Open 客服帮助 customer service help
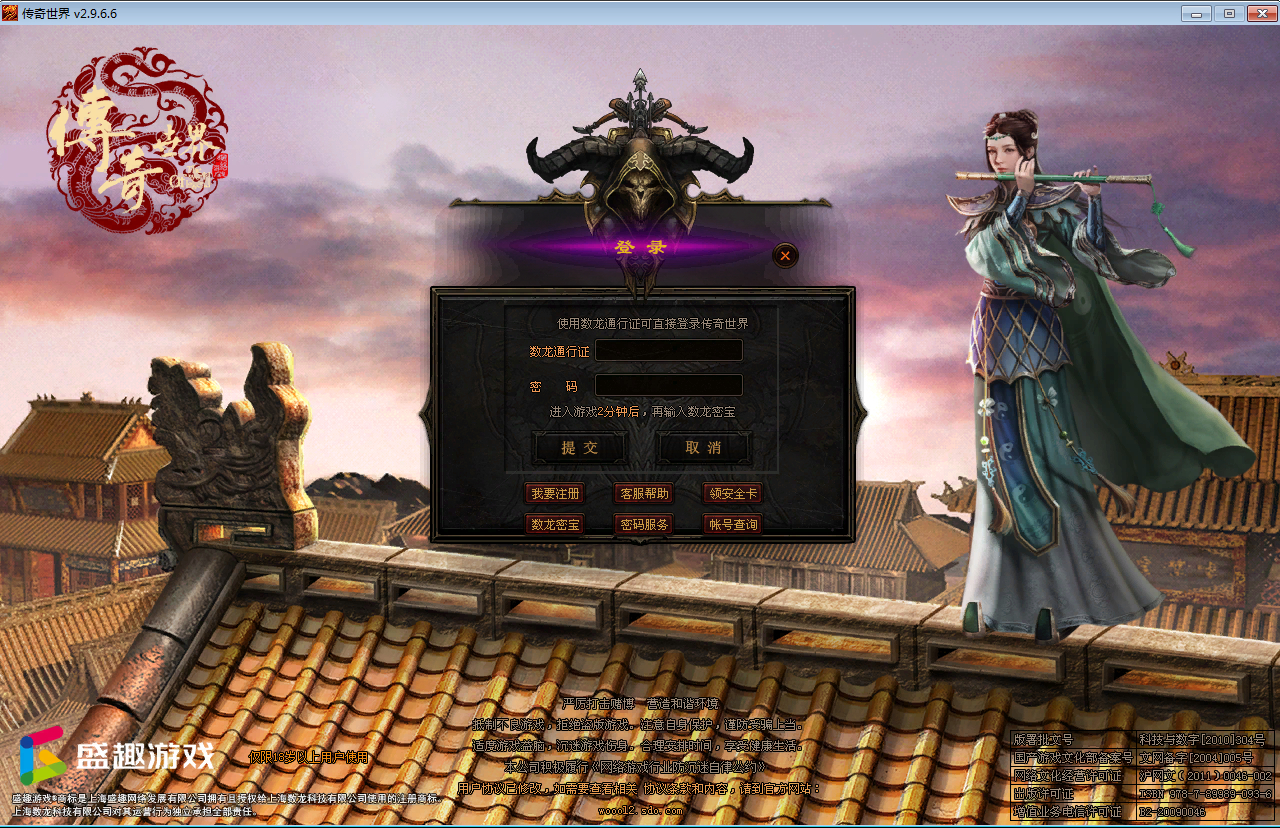This screenshot has height=828, width=1280. click(643, 493)
